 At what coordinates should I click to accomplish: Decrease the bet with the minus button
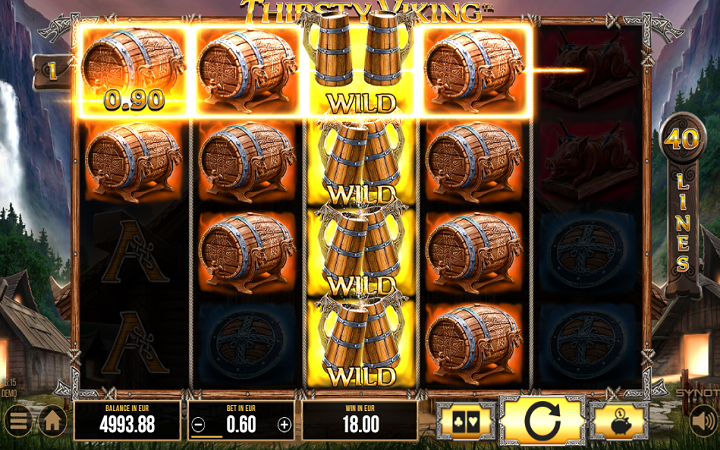tap(199, 424)
